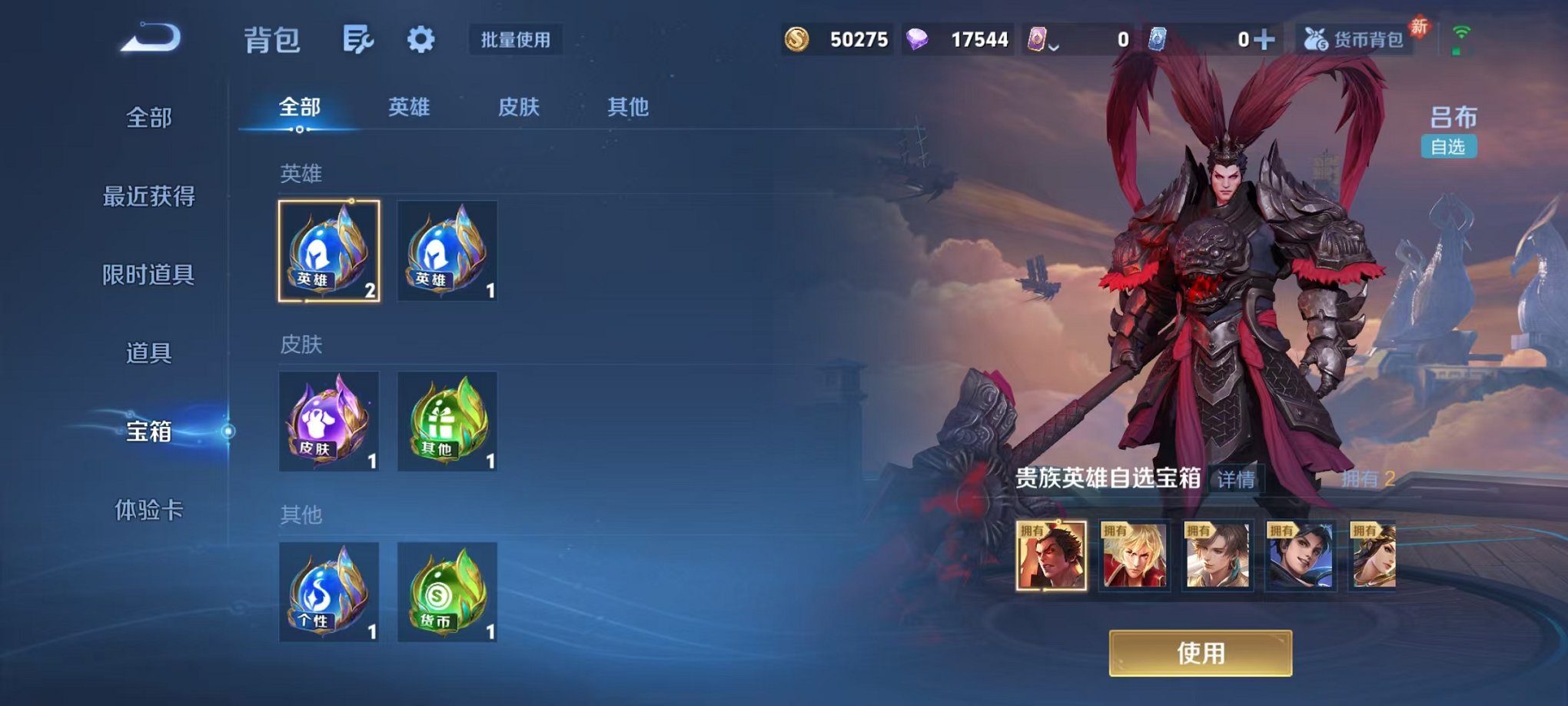Click the purple diamond currency icon
The width and height of the screenshot is (1568, 706).
pos(921,37)
